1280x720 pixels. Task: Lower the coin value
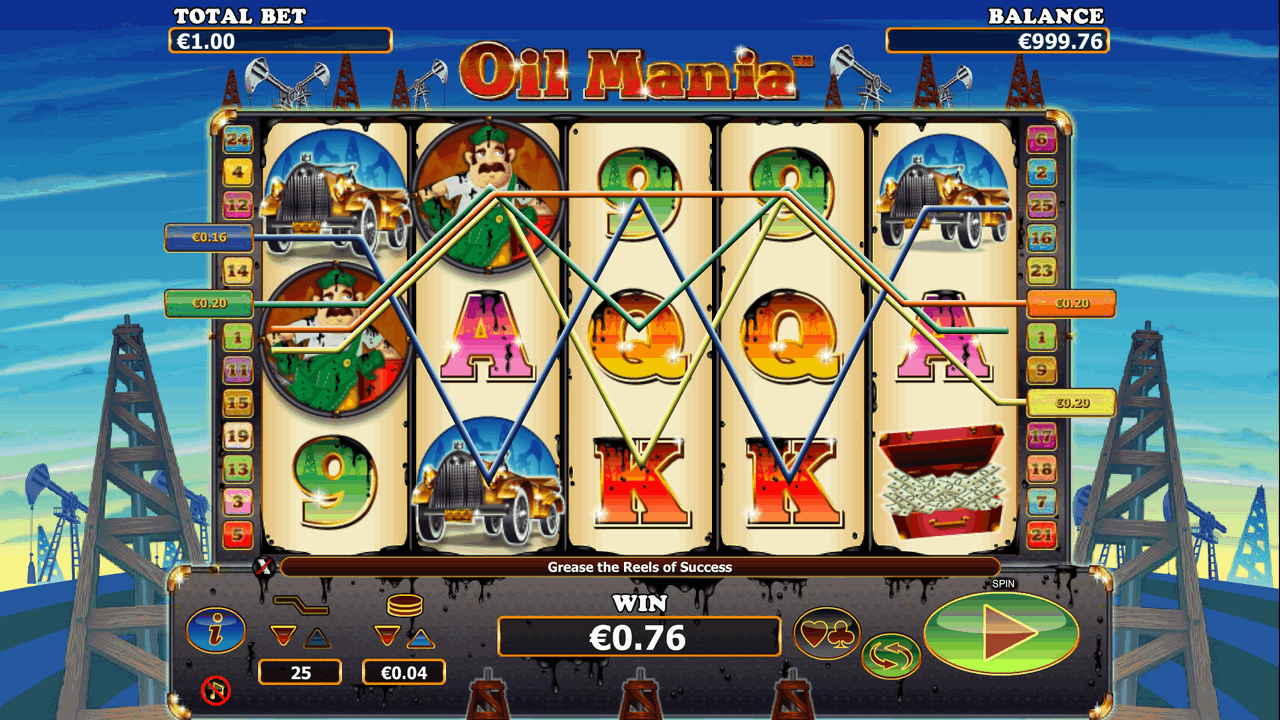(386, 636)
